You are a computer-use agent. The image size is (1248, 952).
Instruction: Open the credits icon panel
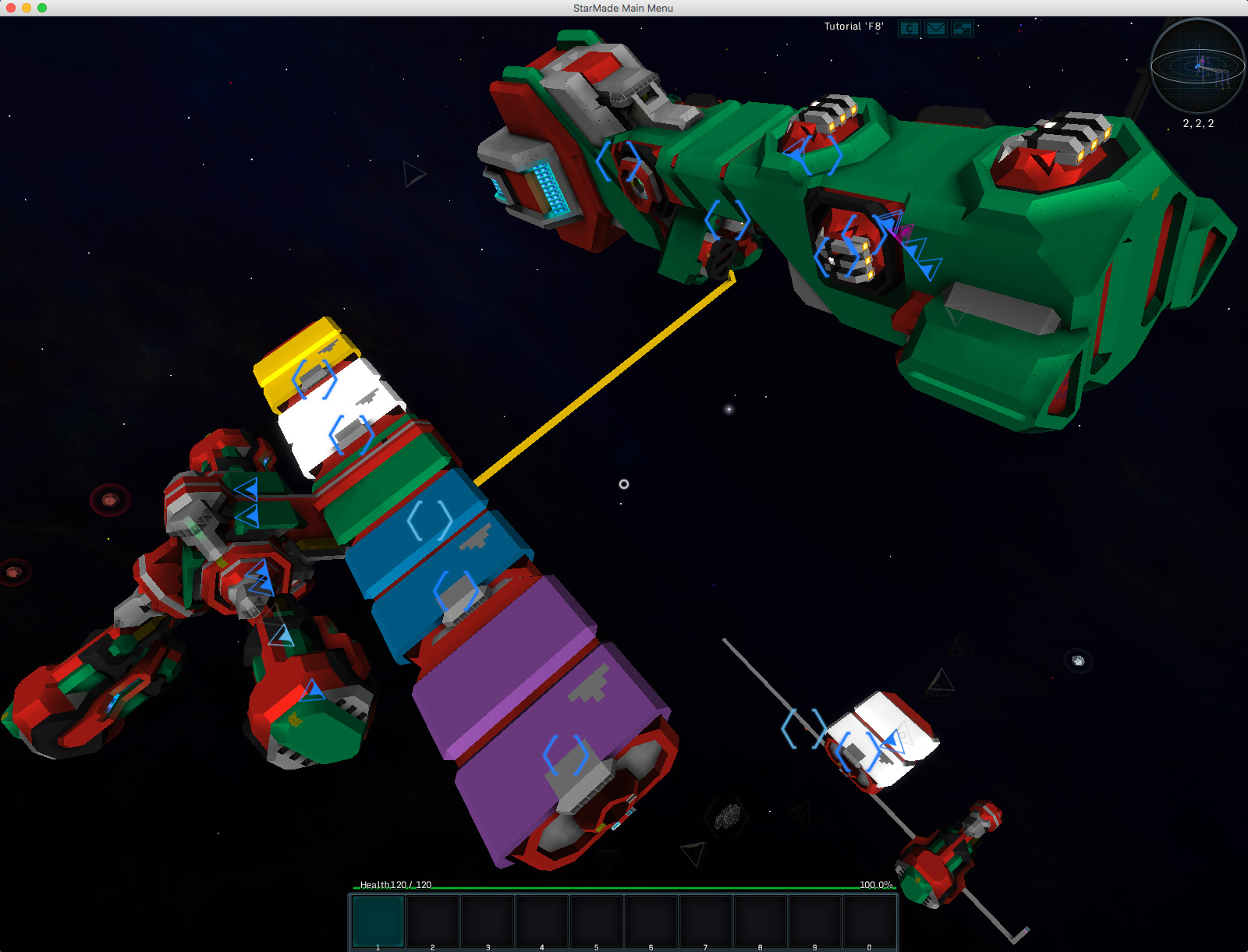[x=909, y=29]
